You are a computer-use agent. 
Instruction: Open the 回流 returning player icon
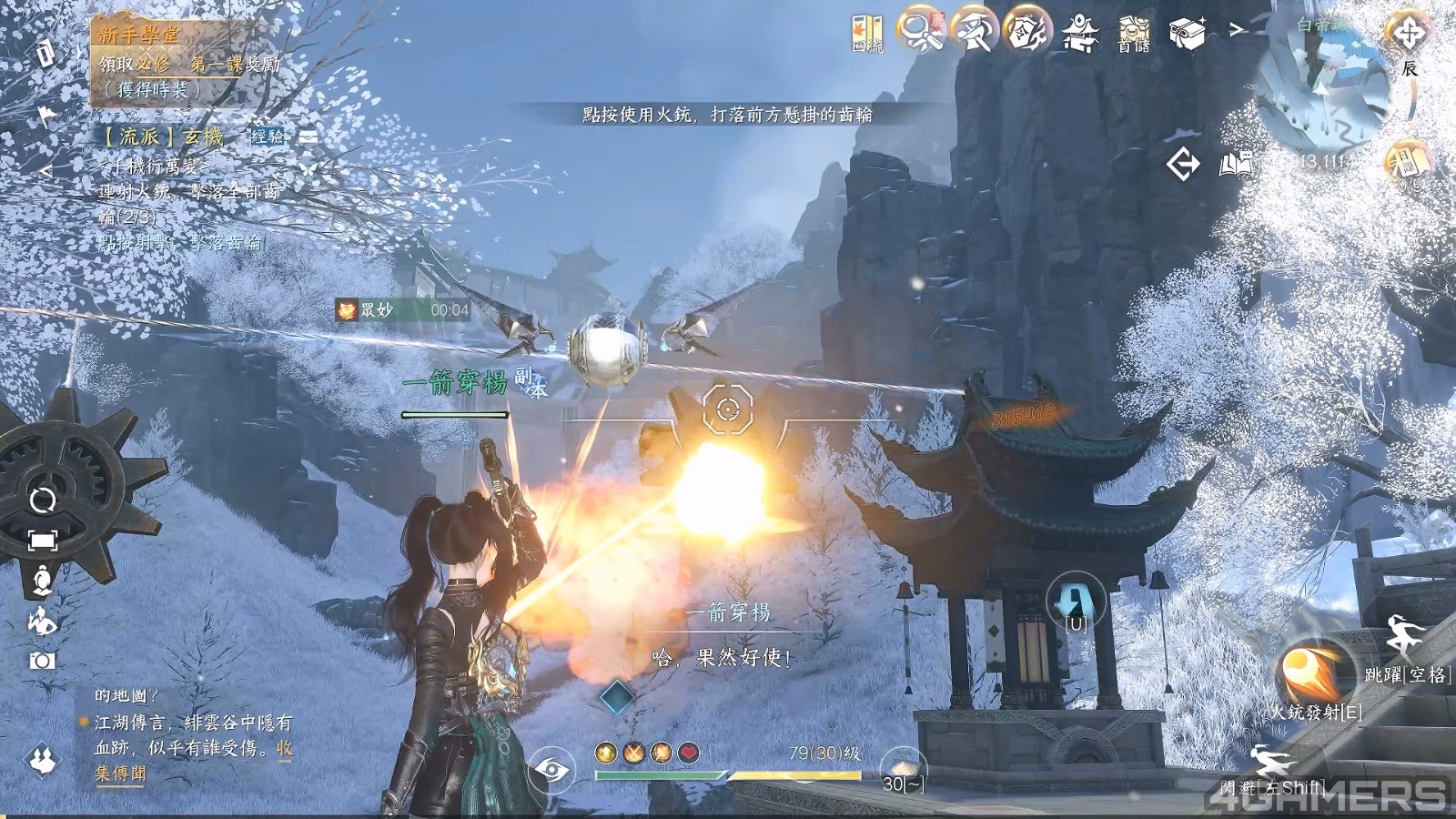pos(866,33)
